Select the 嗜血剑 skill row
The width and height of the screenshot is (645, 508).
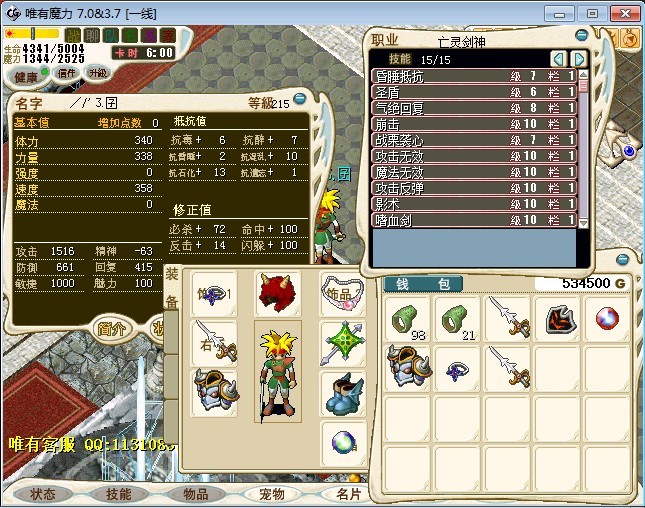tap(474, 219)
